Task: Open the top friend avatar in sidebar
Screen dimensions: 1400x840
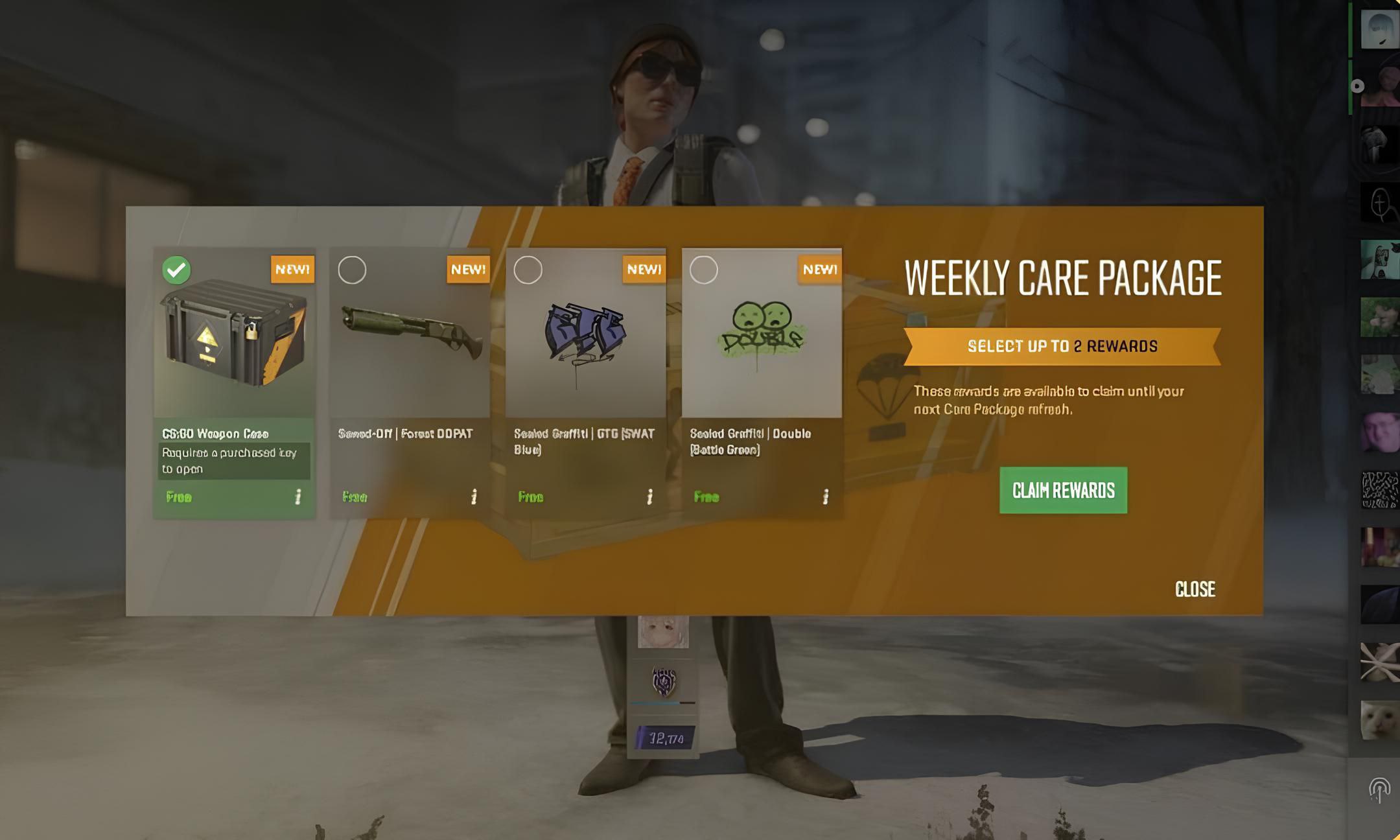Action: pos(1379,29)
